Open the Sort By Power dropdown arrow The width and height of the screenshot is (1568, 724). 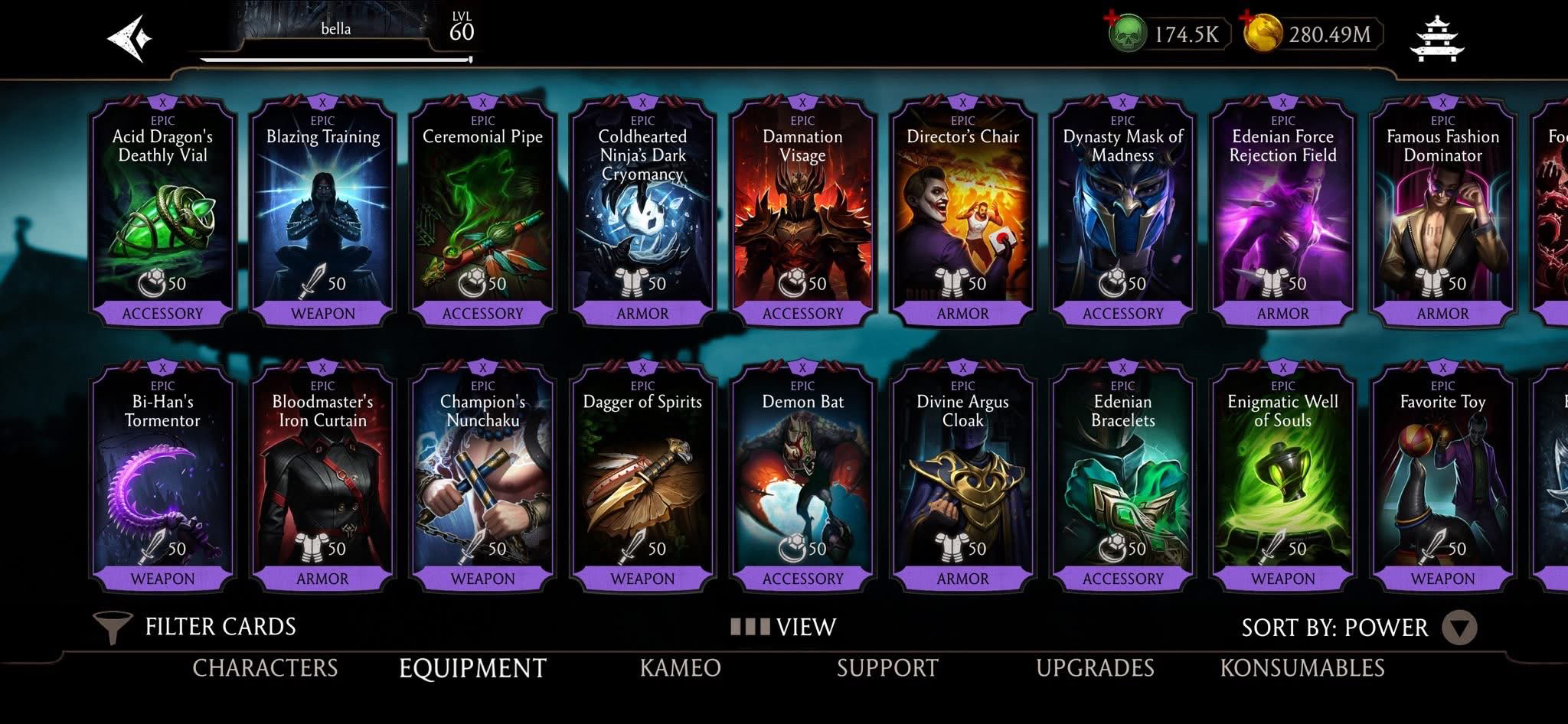coord(1460,628)
